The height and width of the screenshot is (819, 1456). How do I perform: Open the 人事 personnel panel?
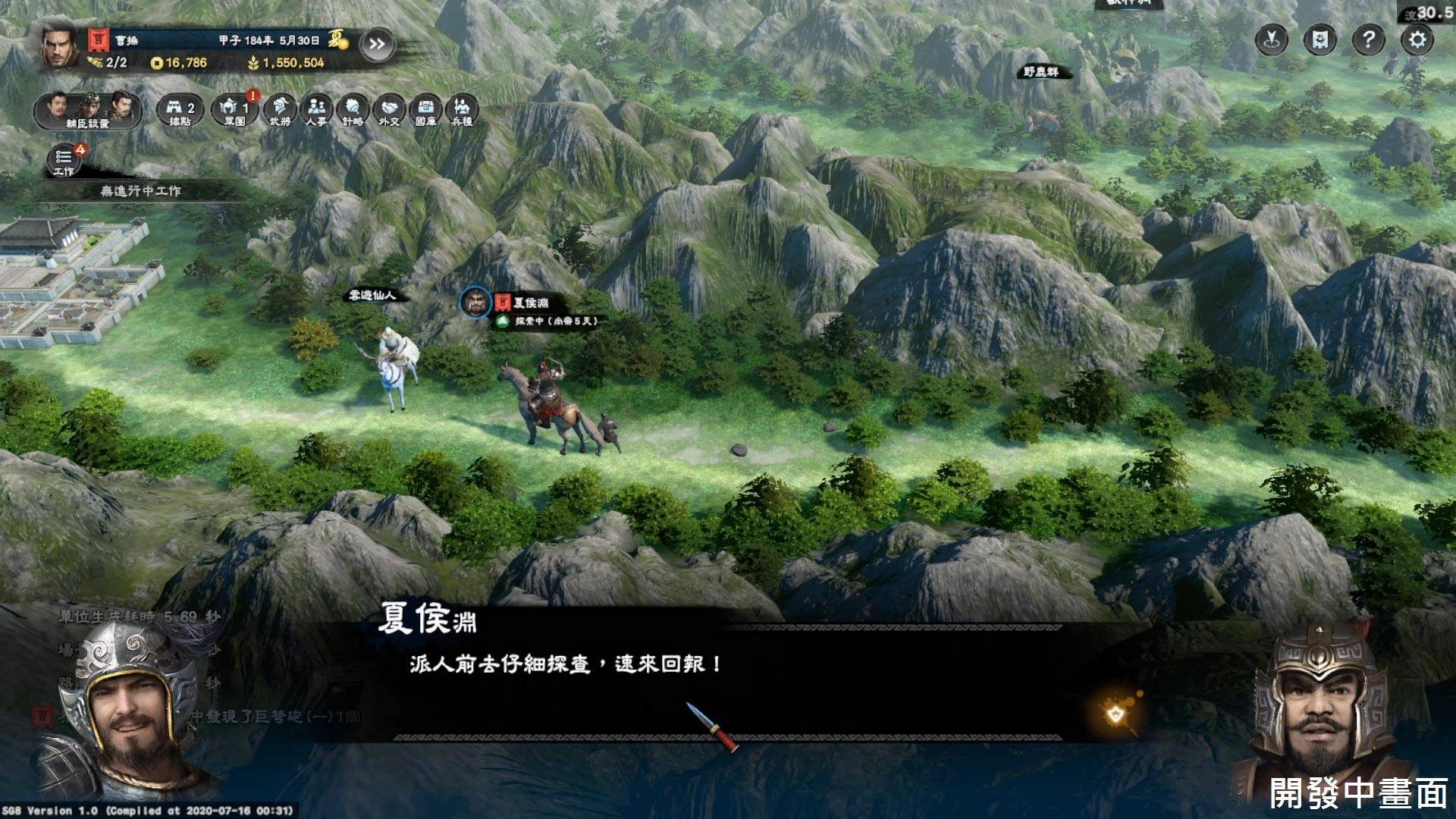[318, 111]
